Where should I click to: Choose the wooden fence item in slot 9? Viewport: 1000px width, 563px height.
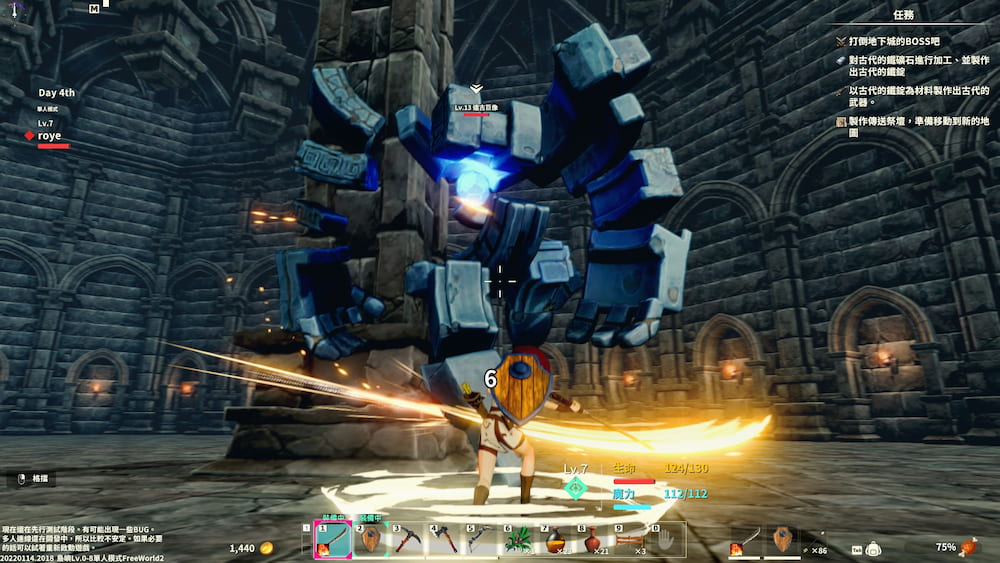pyautogui.click(x=631, y=541)
